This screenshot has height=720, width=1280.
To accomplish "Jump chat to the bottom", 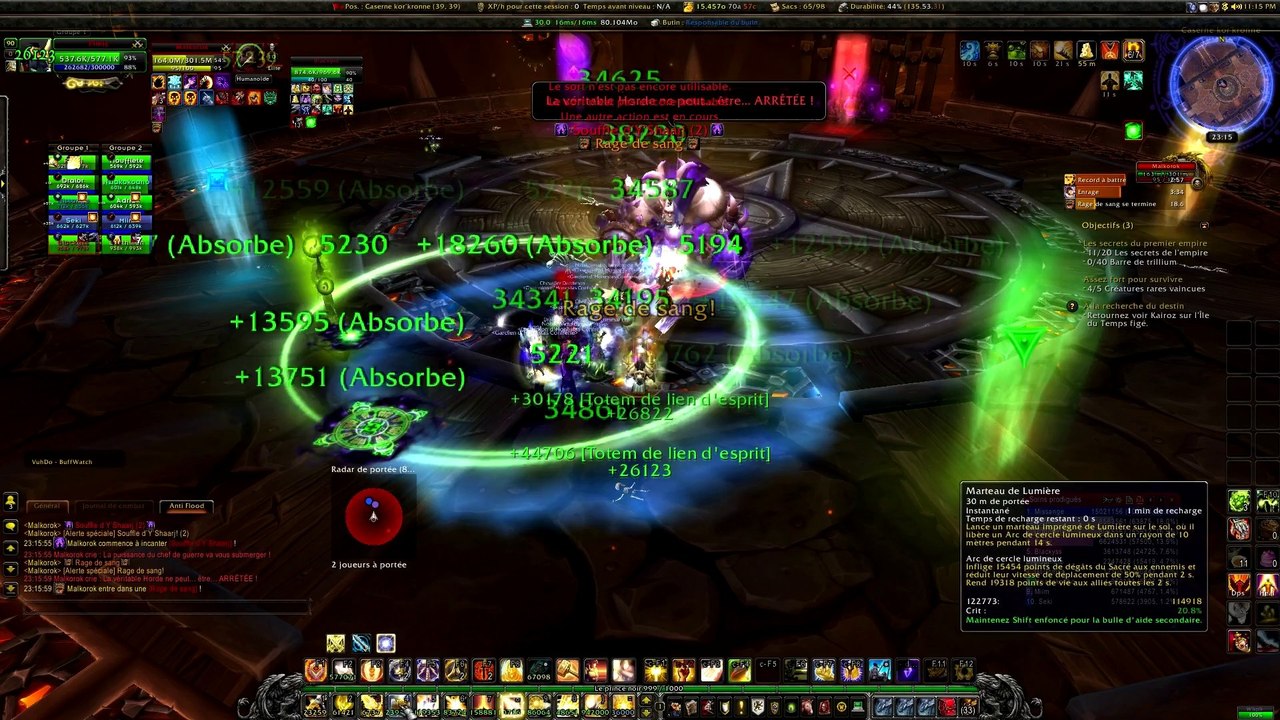I will (x=10, y=589).
